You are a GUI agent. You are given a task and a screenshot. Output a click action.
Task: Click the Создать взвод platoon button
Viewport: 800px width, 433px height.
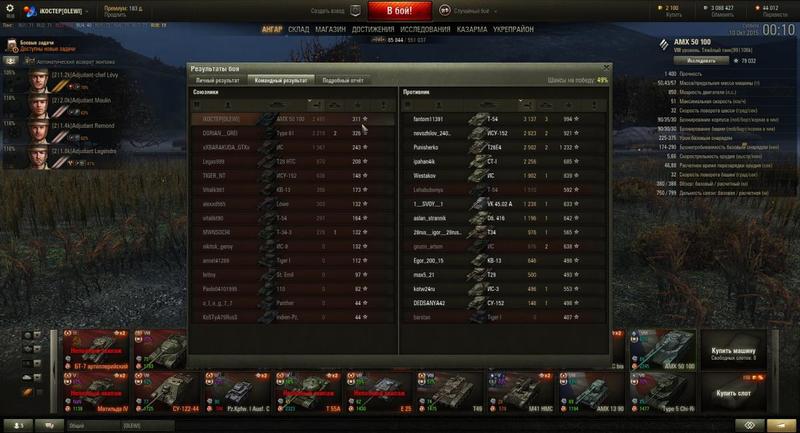click(x=327, y=11)
